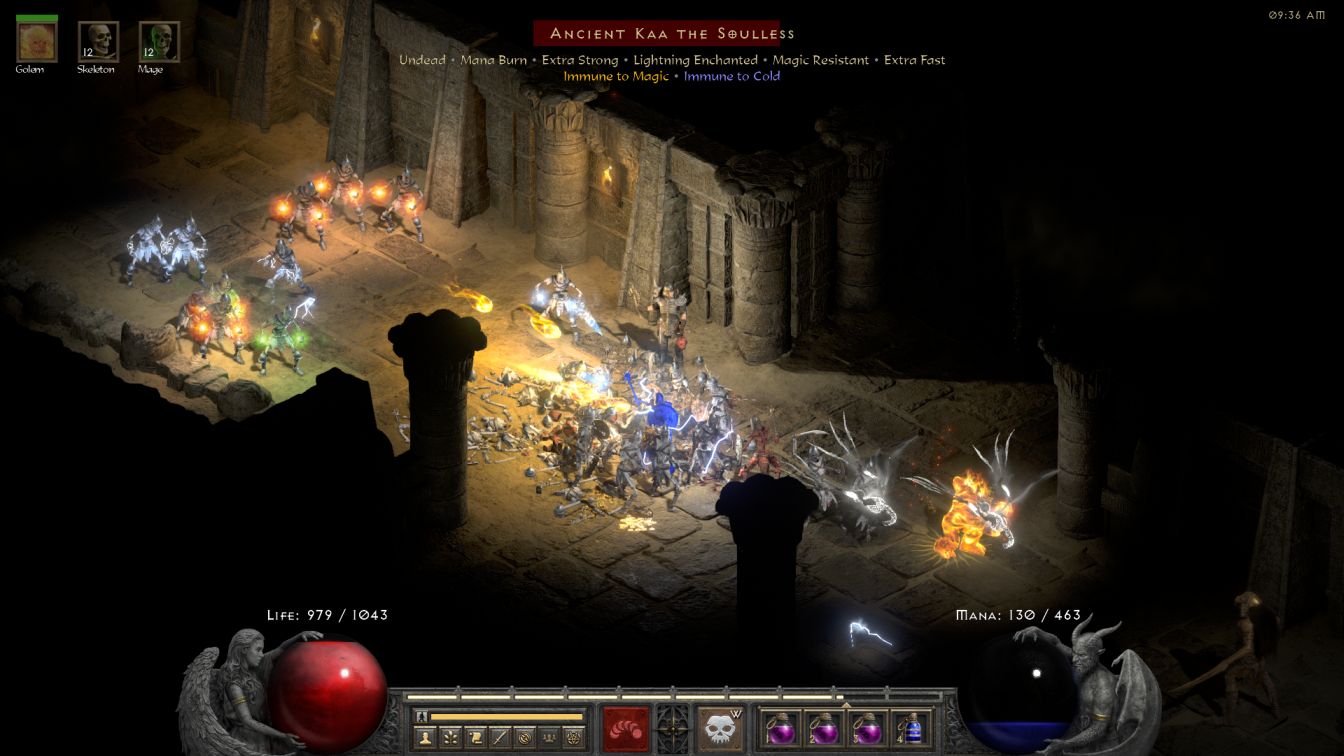
Task: Use the blue mana potion in slot 4
Action: pos(911,728)
